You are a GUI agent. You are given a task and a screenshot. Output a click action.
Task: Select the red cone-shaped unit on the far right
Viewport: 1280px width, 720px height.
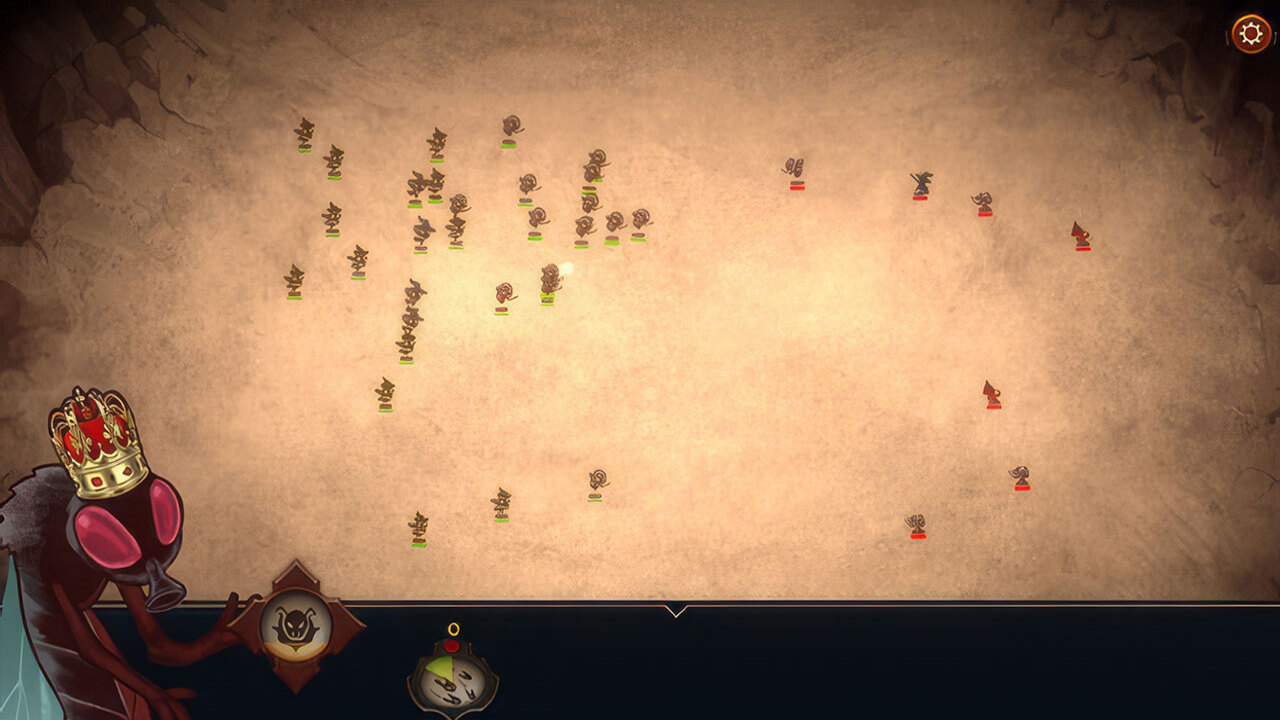coord(1080,235)
